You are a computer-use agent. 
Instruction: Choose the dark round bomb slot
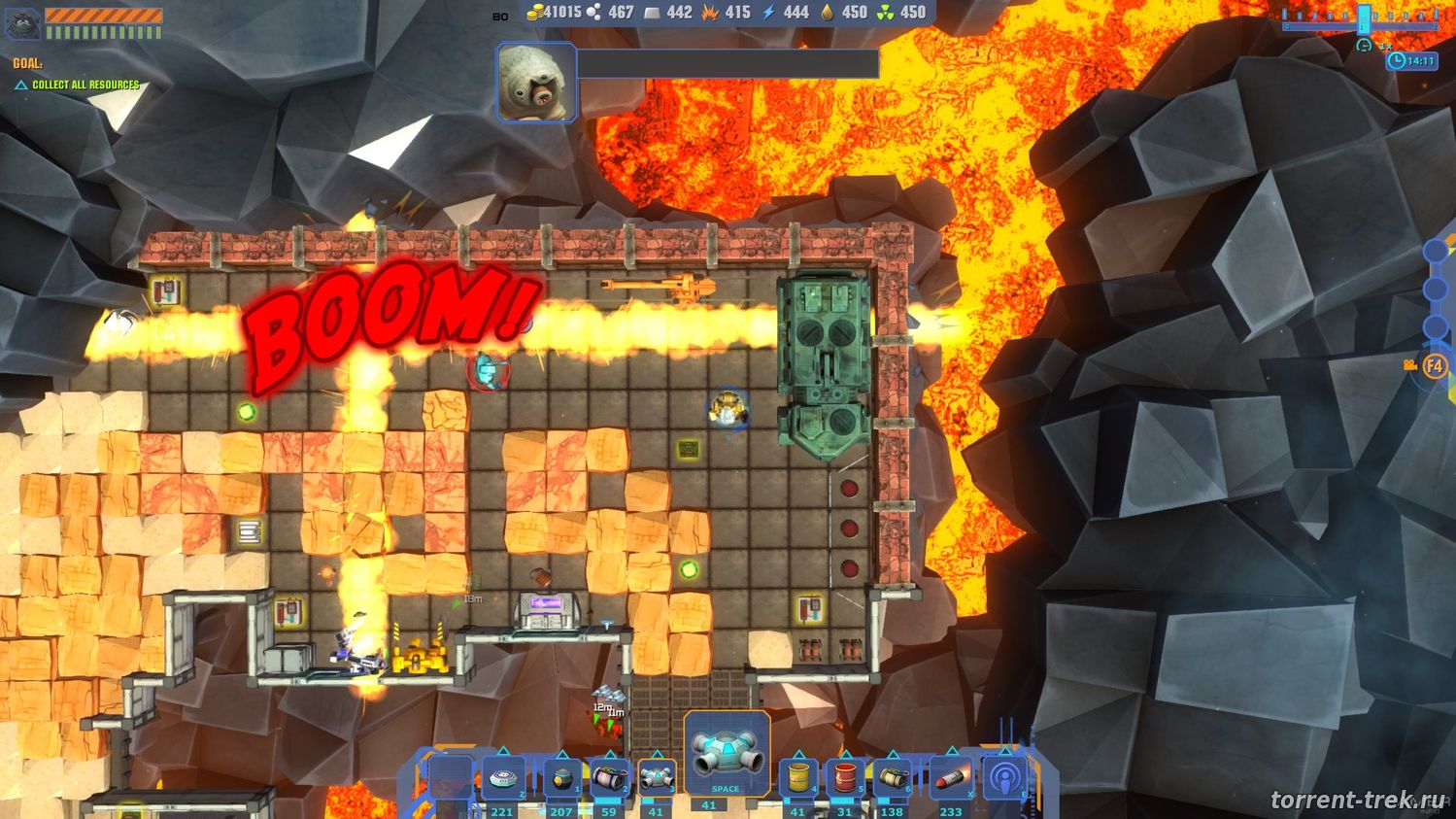tap(561, 778)
